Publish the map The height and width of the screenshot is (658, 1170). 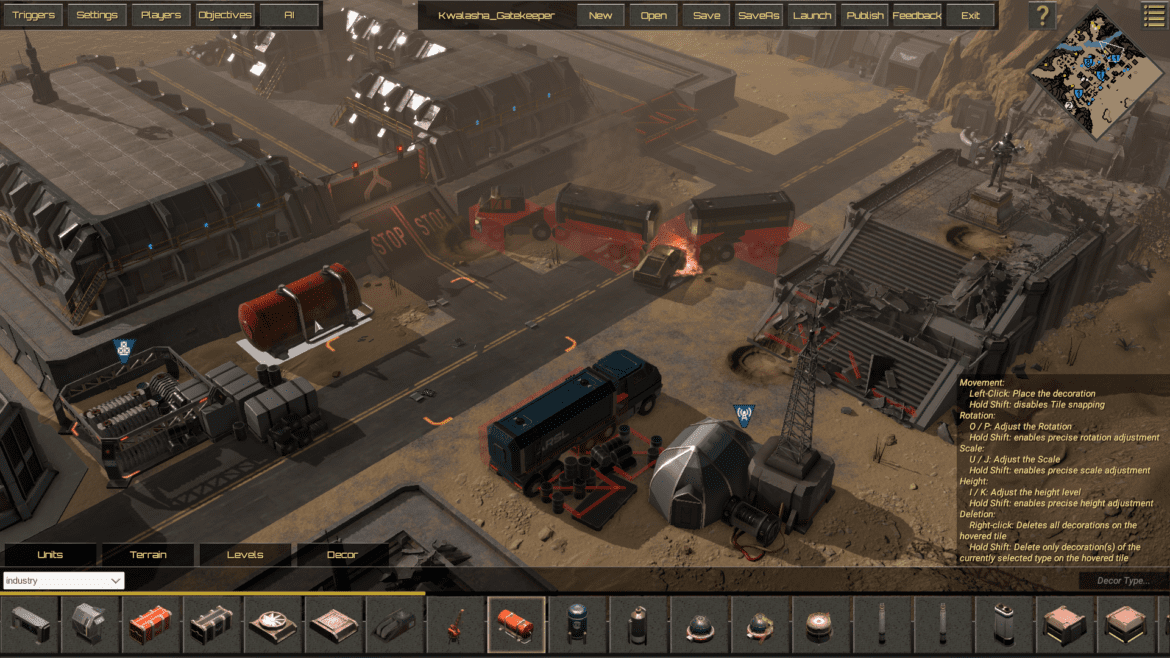(864, 15)
